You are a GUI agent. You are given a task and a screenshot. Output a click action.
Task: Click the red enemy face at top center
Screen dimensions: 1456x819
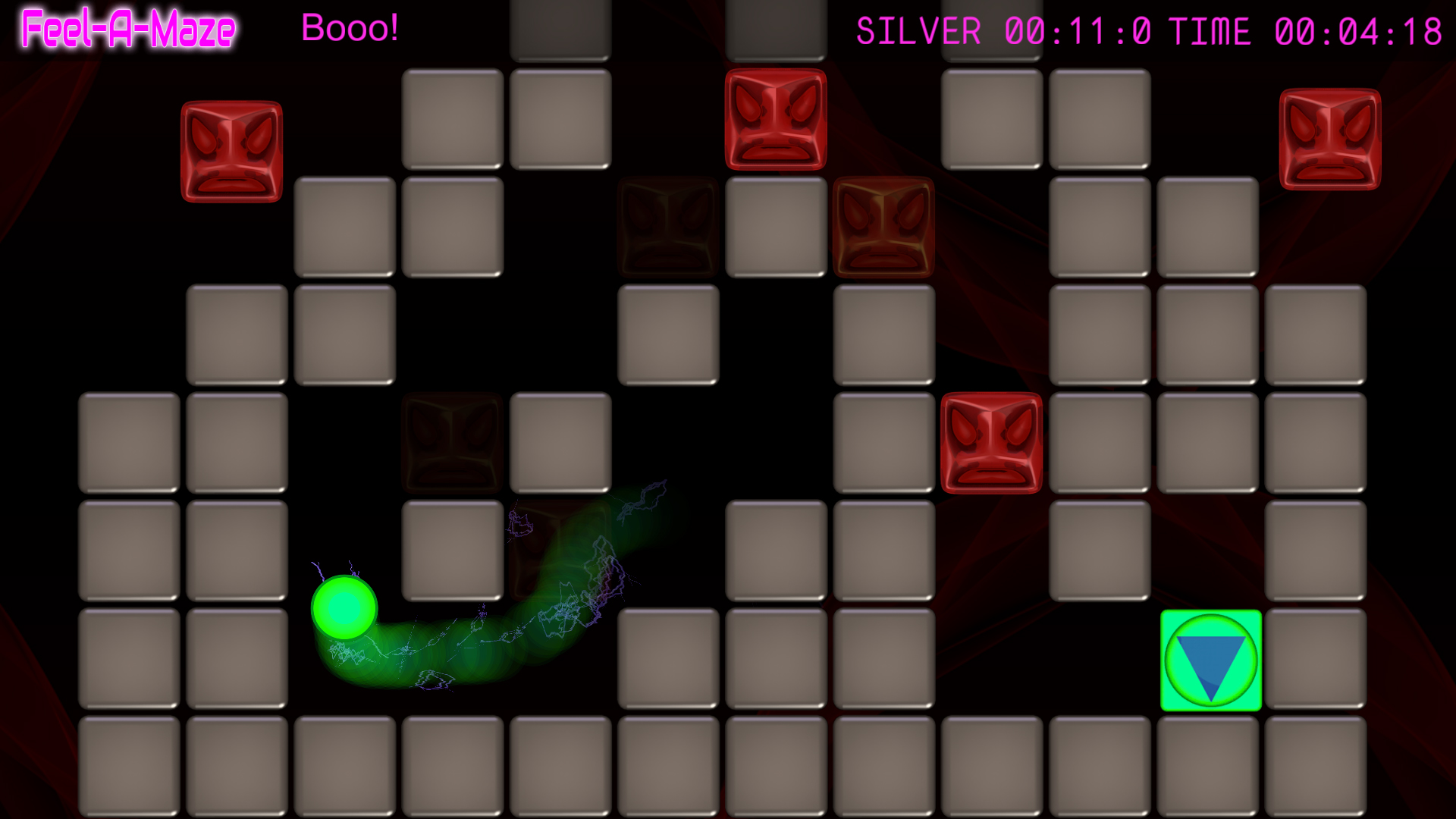tap(774, 118)
